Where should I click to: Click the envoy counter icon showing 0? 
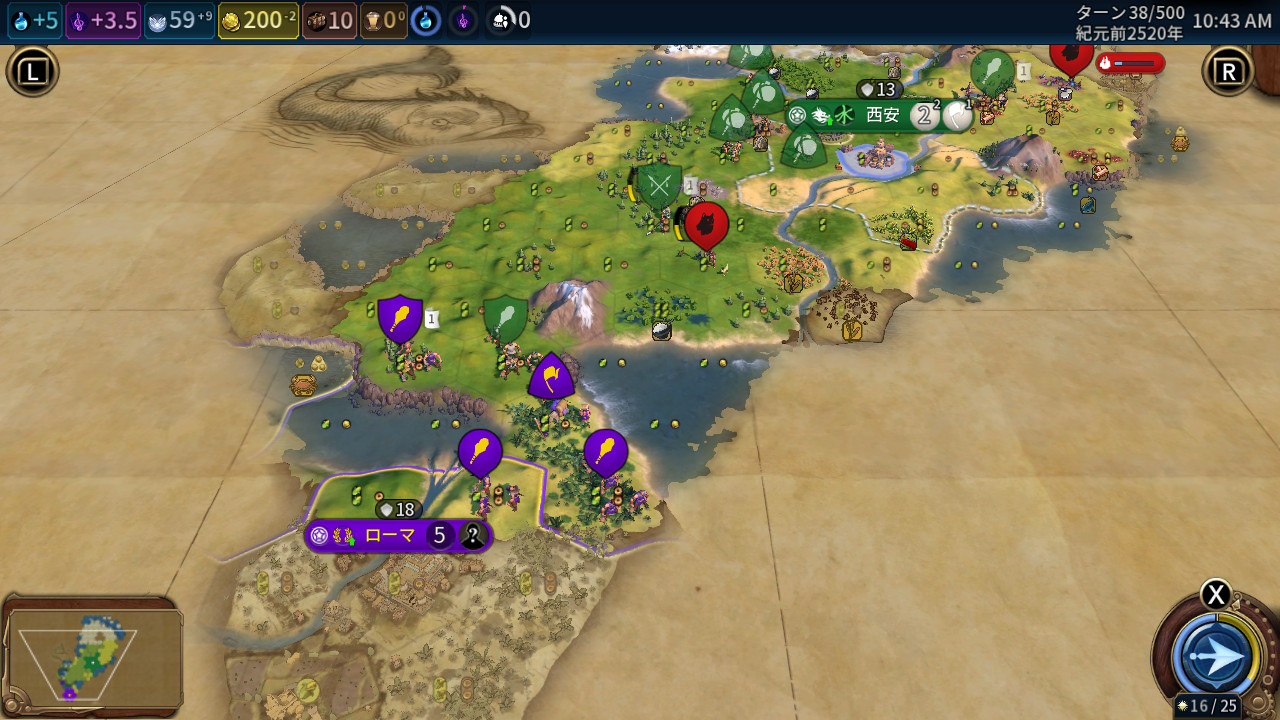510,20
